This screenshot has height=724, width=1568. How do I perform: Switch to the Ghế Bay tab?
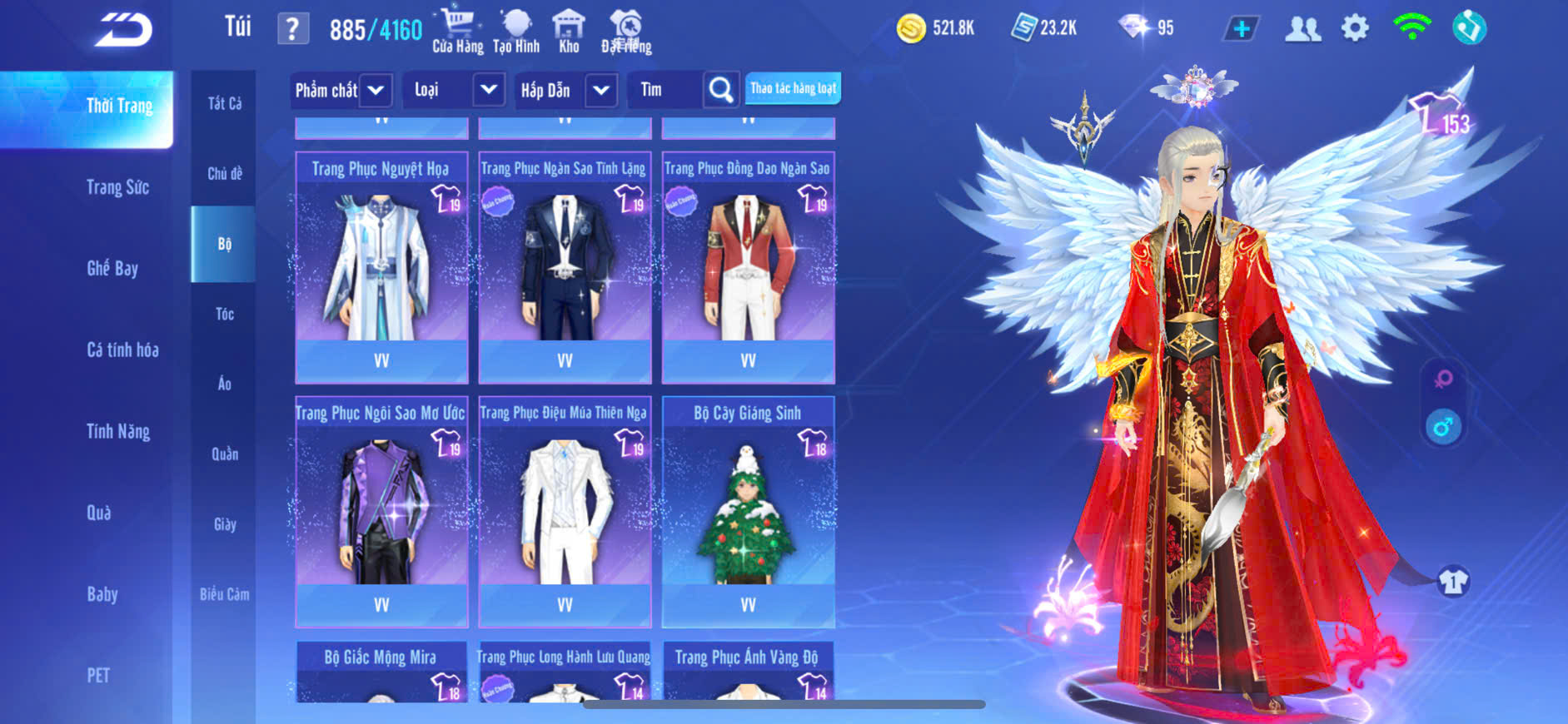(112, 268)
